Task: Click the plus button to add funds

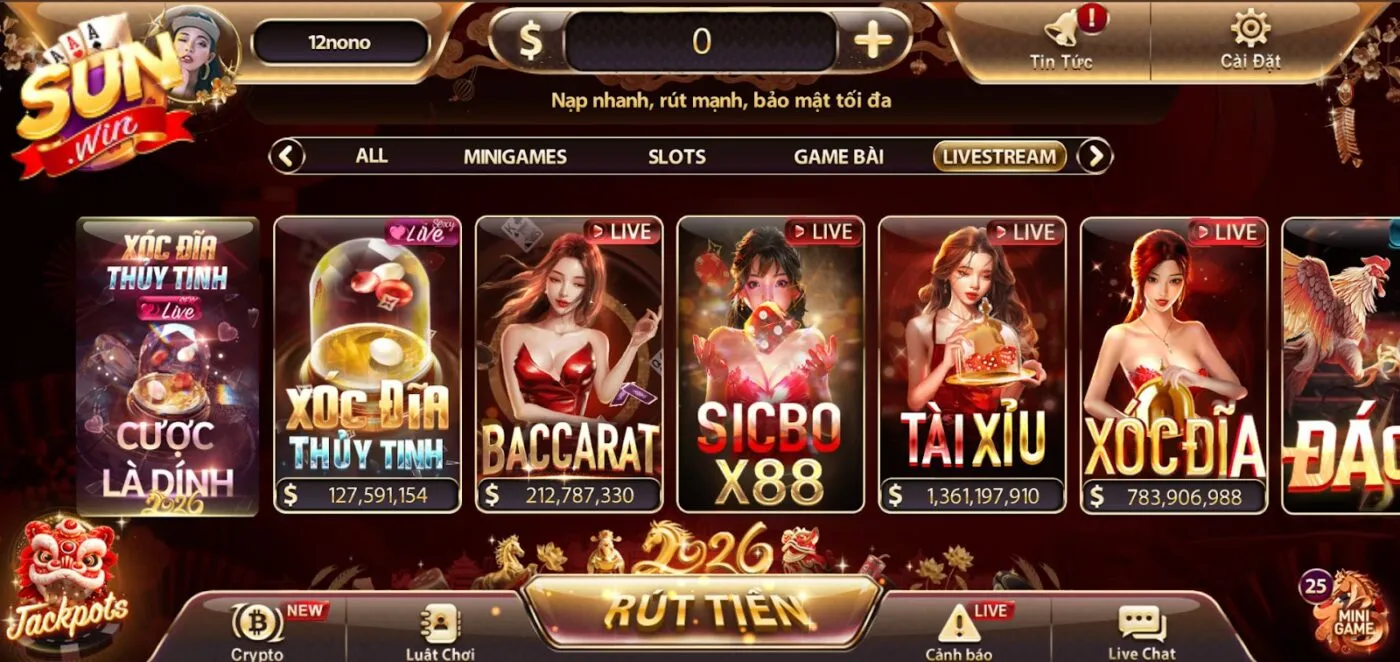Action: click(x=873, y=41)
